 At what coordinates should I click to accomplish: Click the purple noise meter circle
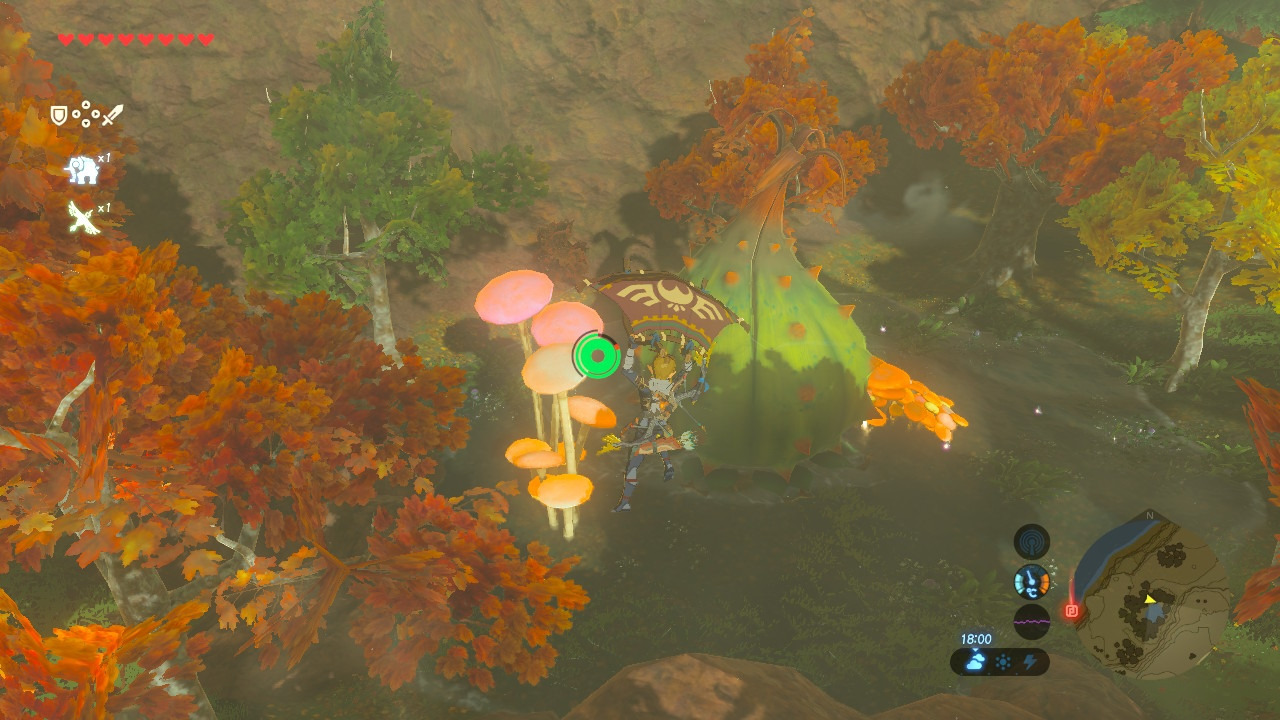[1032, 621]
